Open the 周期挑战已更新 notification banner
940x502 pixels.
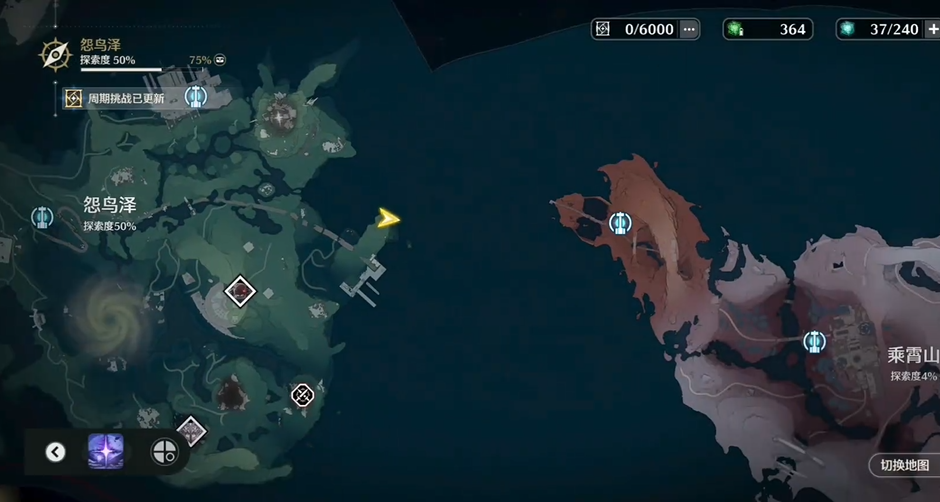(120, 98)
